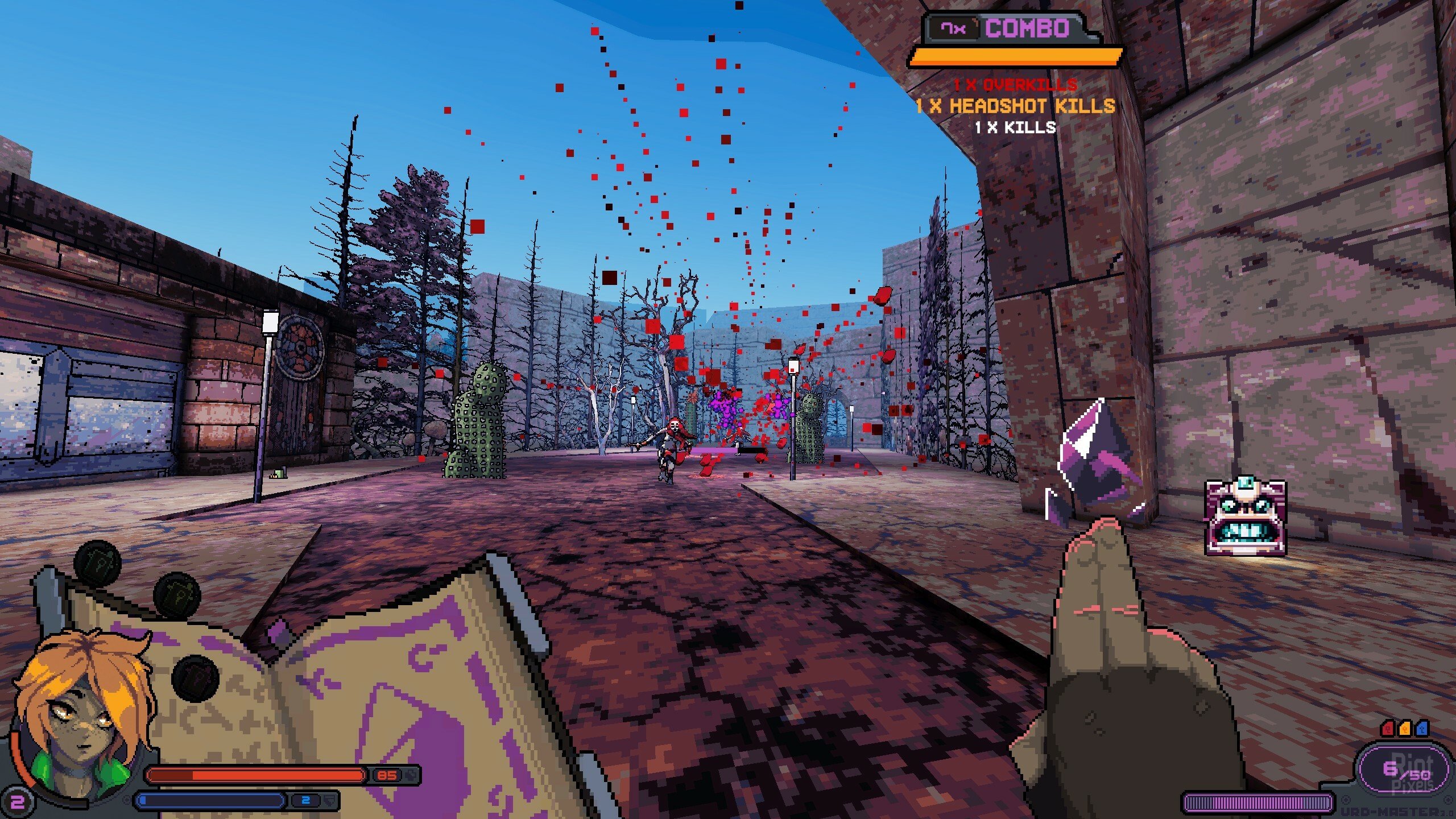Select the yellow key icon
This screenshot has height=819, width=1456.
click(1405, 729)
